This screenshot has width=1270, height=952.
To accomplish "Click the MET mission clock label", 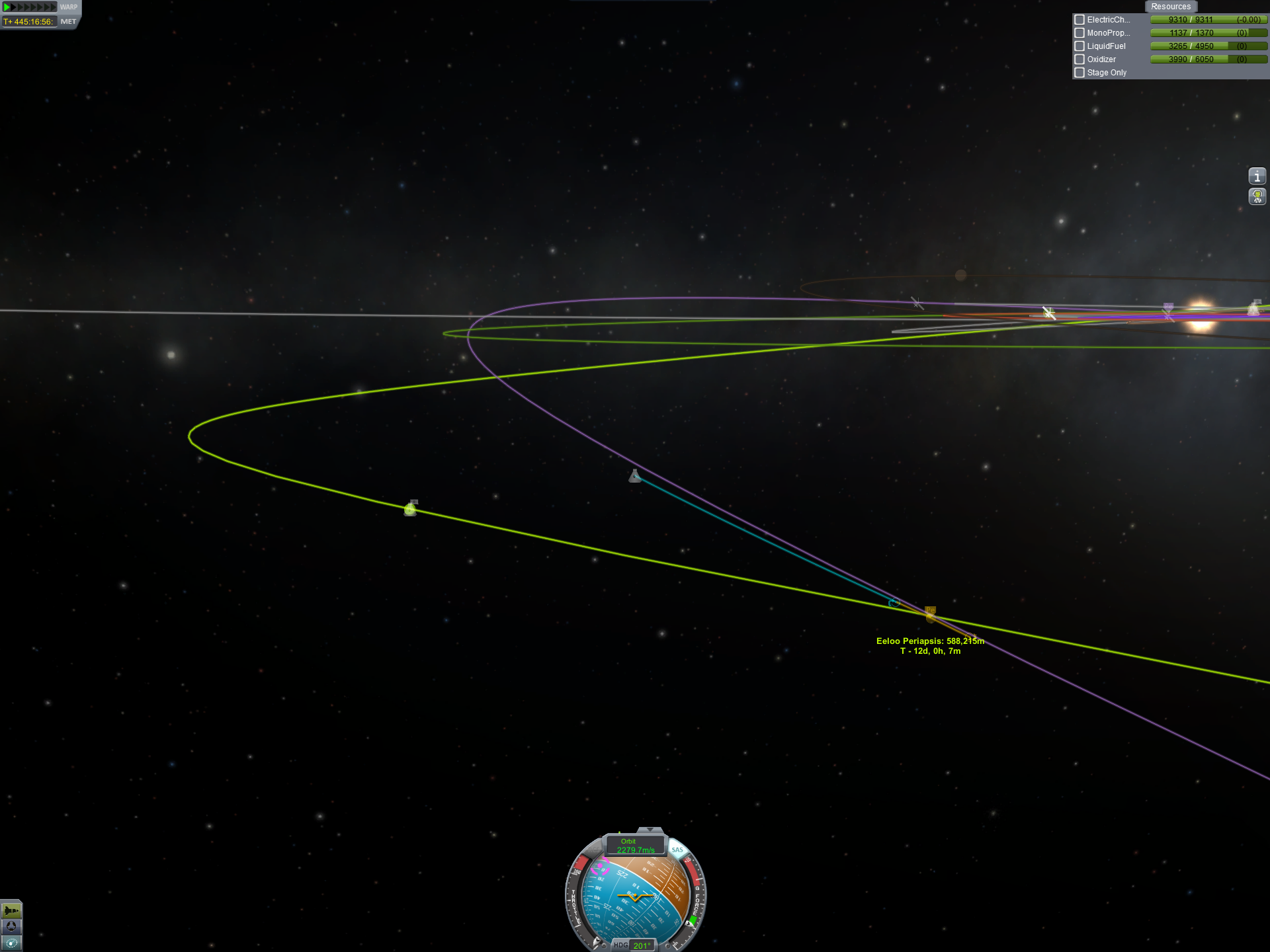I will 68,22.
